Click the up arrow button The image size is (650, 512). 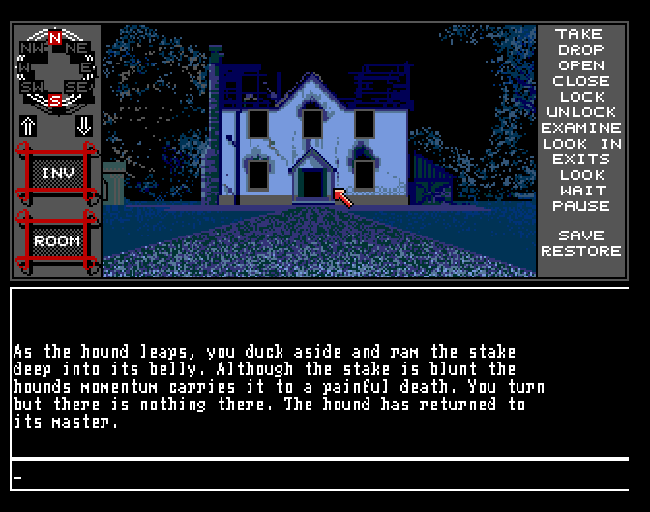point(28,126)
